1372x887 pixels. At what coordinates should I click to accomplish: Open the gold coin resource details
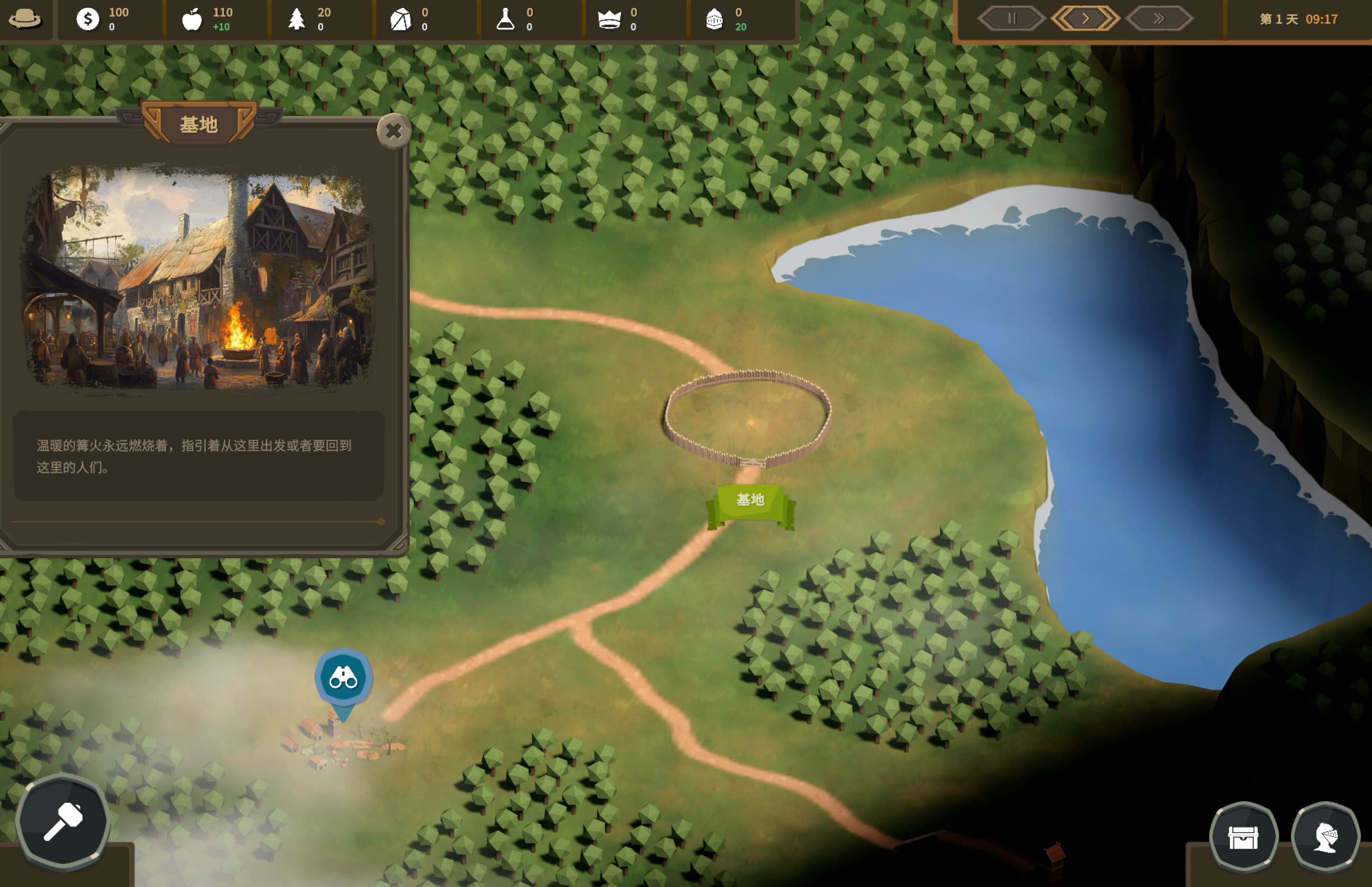pos(88,19)
